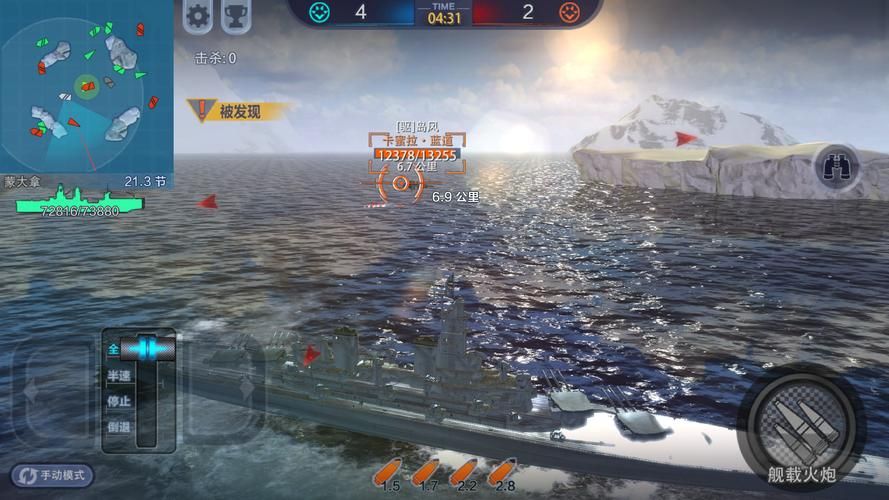This screenshot has width=889, height=500.
Task: Select the locked 岛风 enemy target reticle
Action: [x=401, y=183]
